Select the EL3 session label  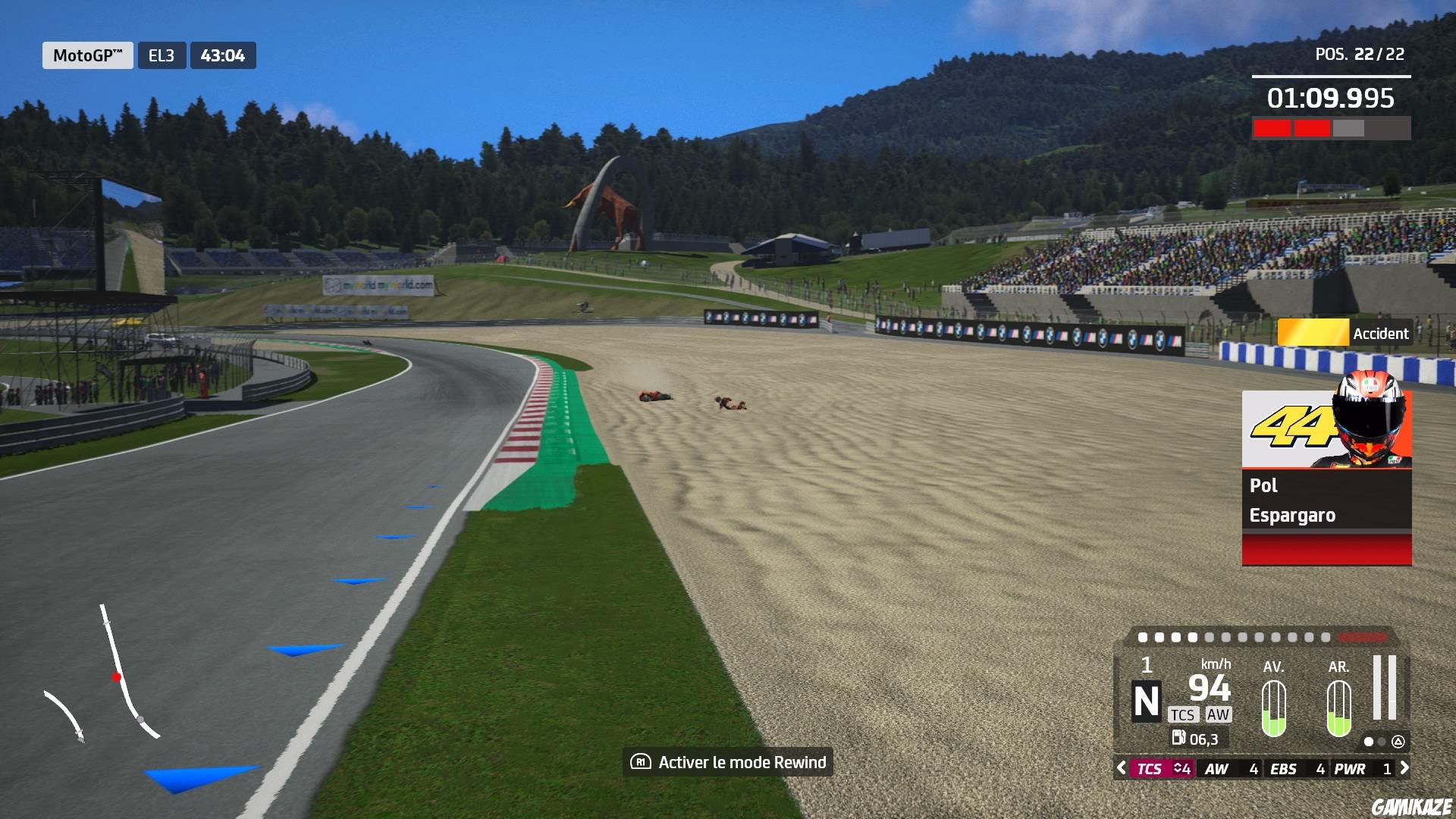160,55
